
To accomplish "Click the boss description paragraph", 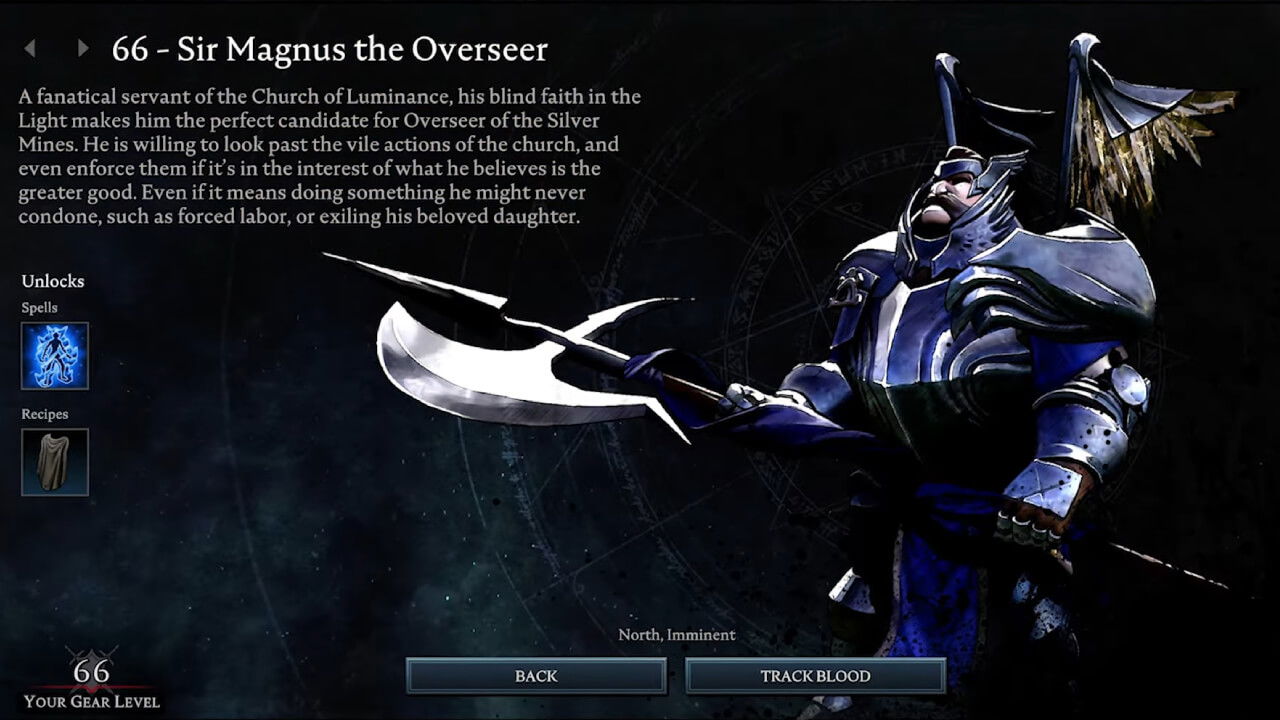I will click(x=330, y=155).
